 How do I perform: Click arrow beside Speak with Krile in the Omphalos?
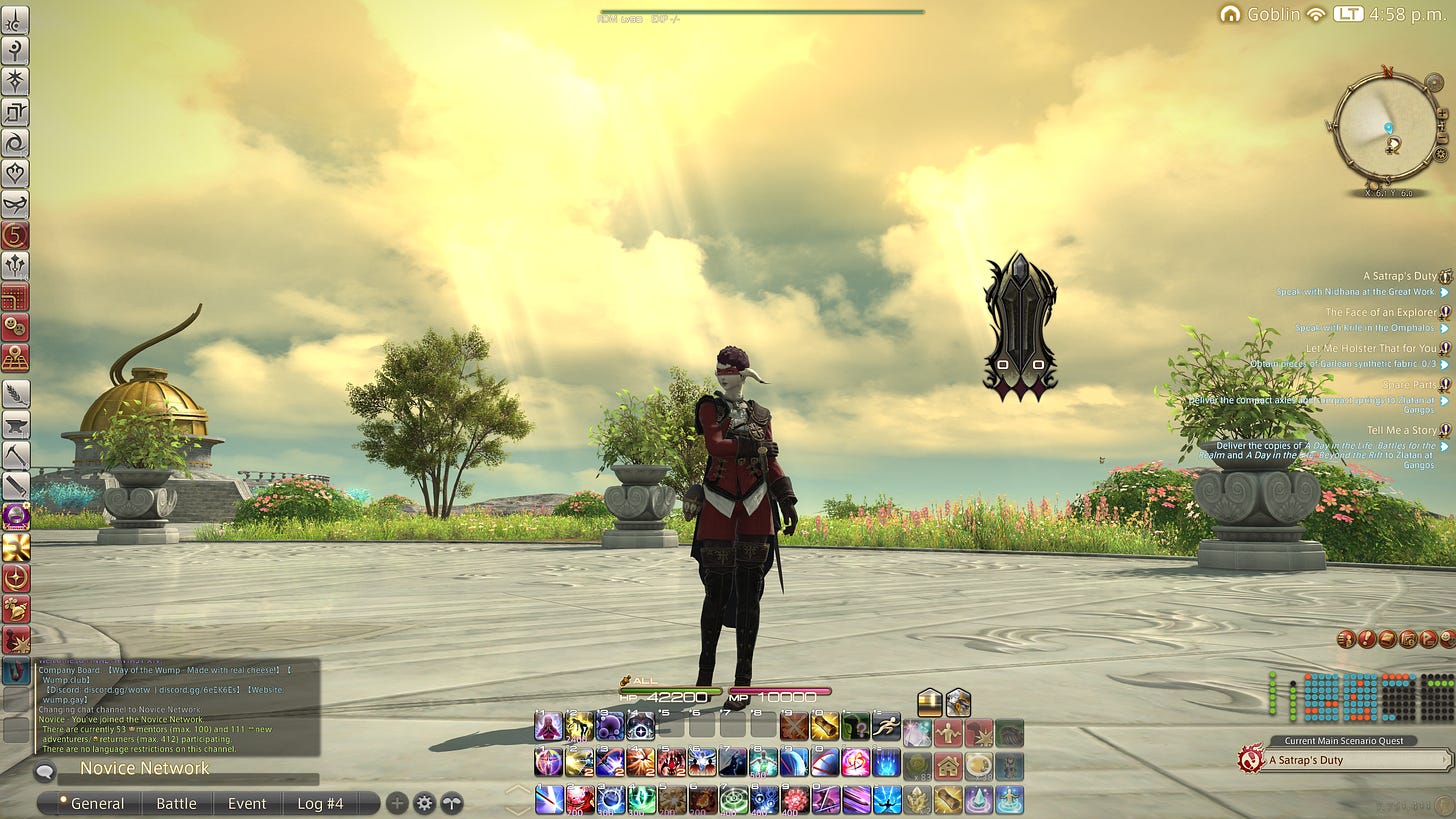tap(1443, 328)
